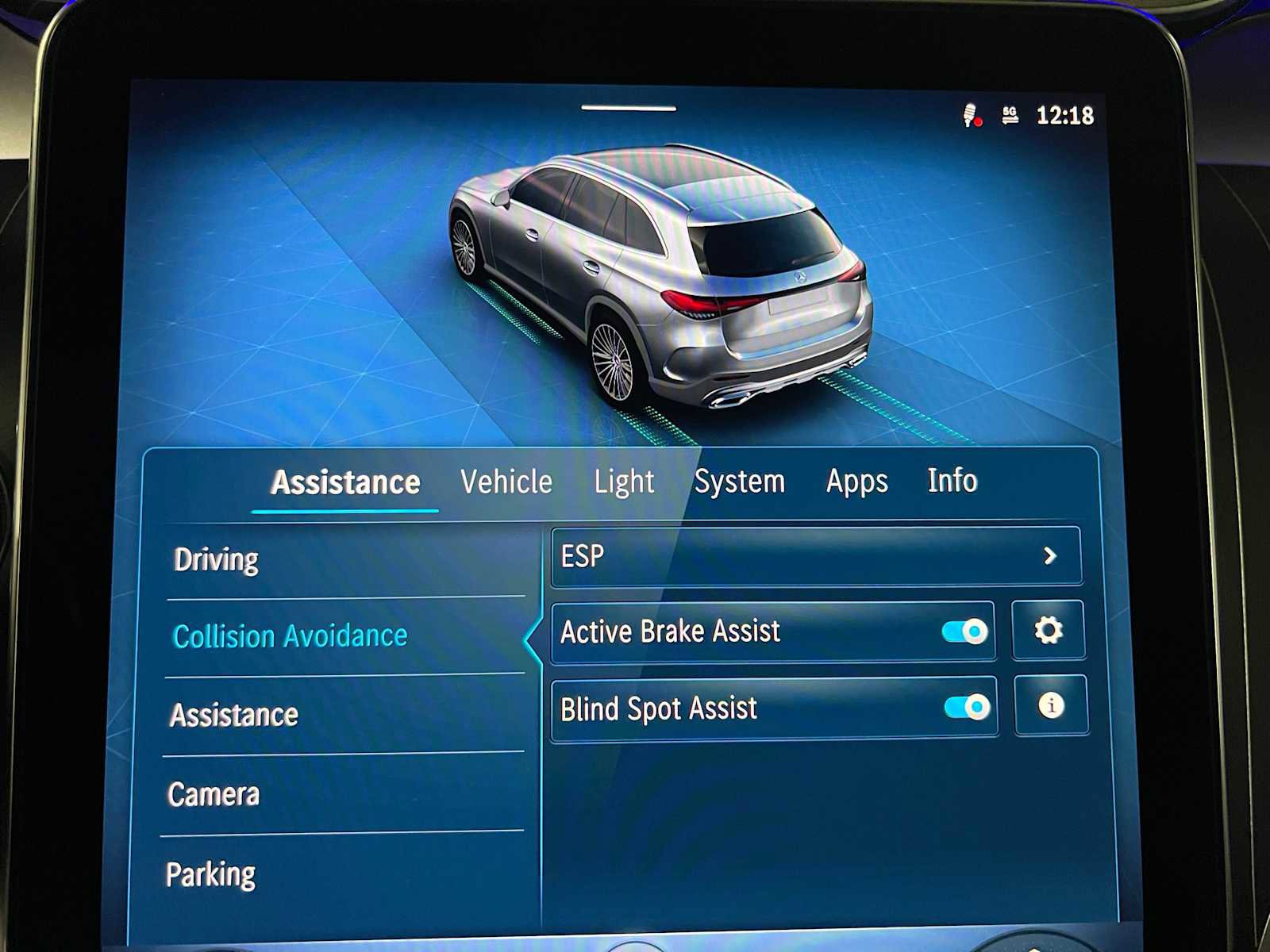Open Active Brake Assist settings gear
This screenshot has width=1270, height=952.
pos(1049,631)
